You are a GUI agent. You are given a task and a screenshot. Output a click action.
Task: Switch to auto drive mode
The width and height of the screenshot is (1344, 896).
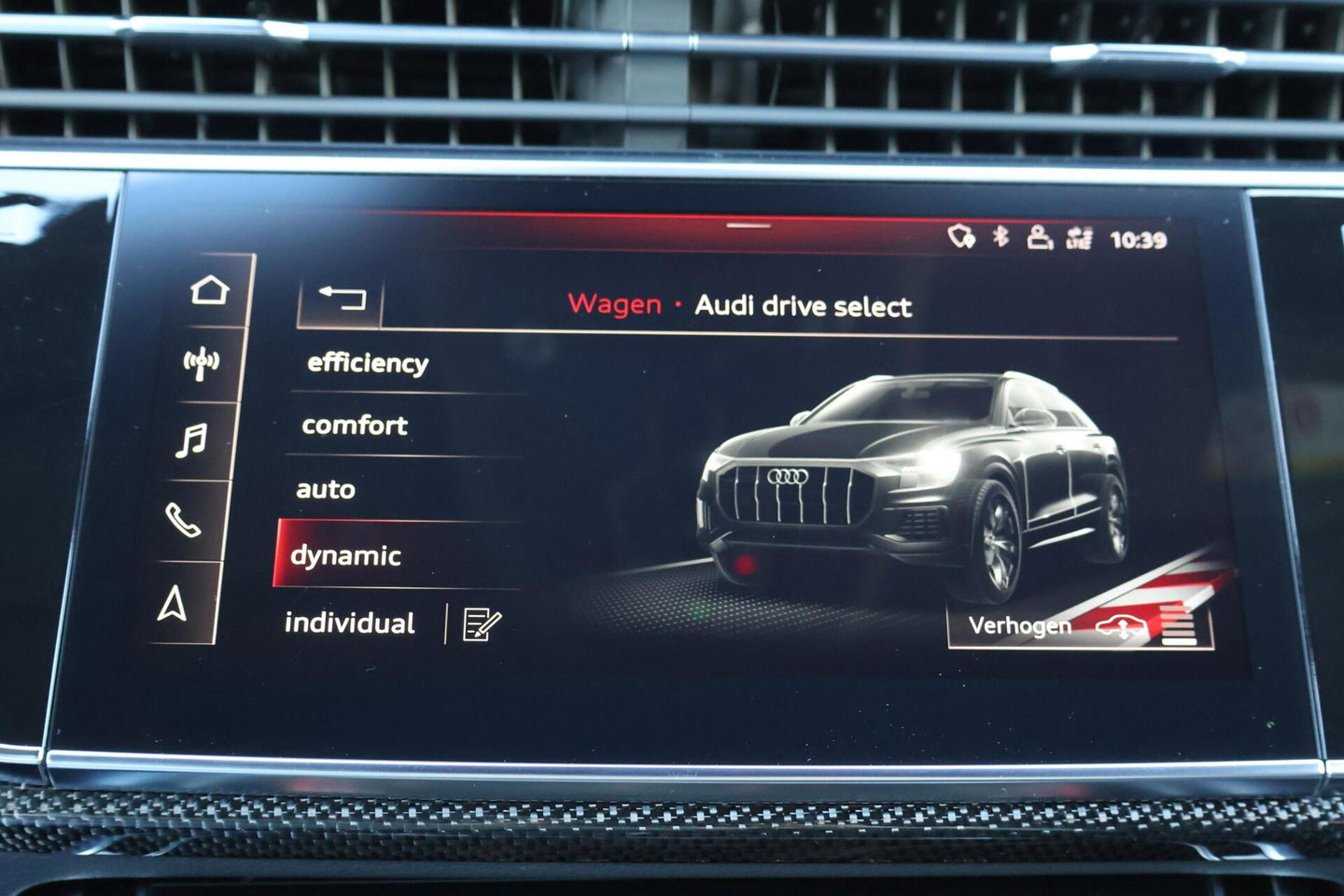pyautogui.click(x=325, y=489)
